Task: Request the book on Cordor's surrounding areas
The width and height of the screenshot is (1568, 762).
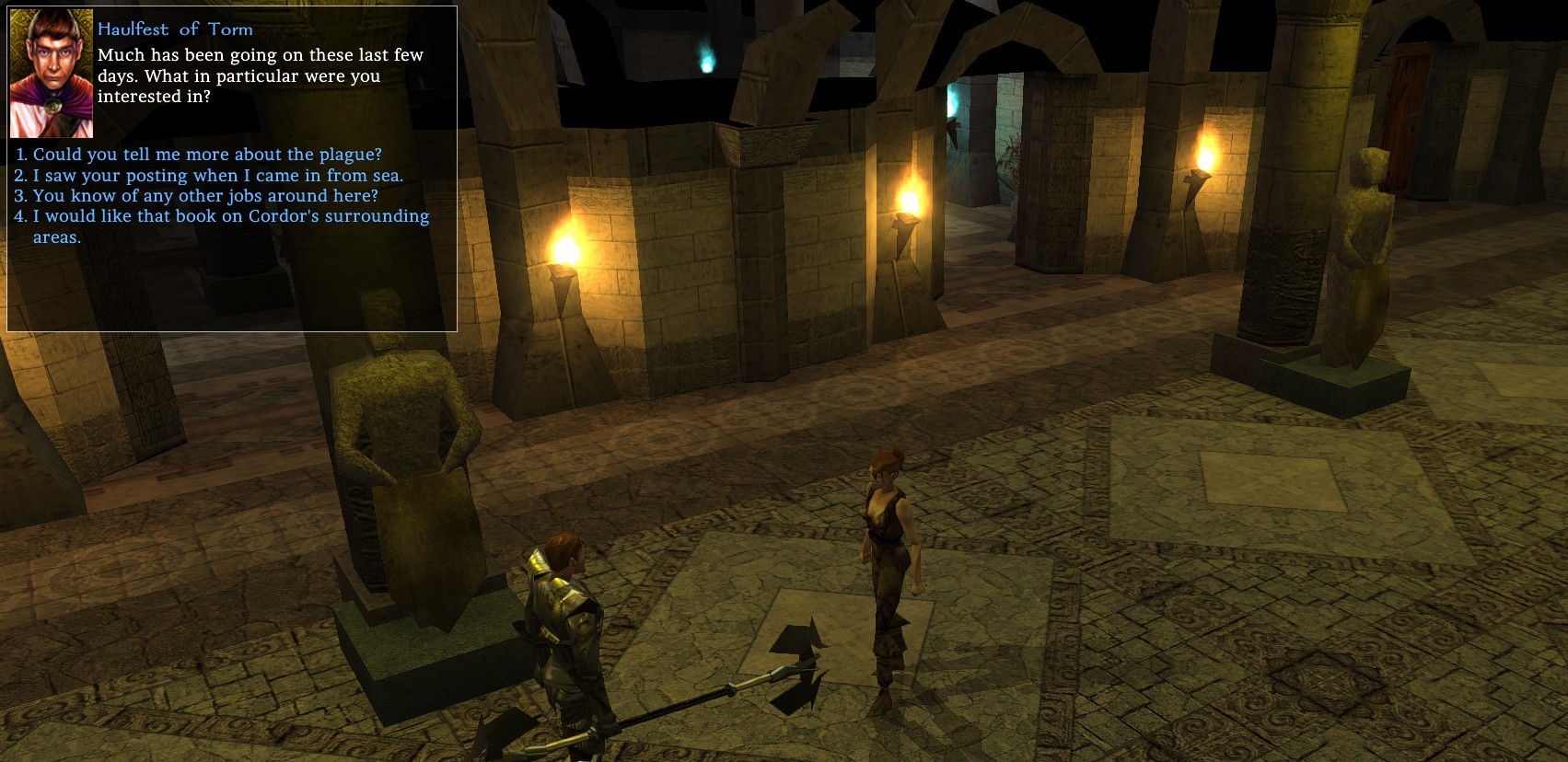Action: (230, 217)
